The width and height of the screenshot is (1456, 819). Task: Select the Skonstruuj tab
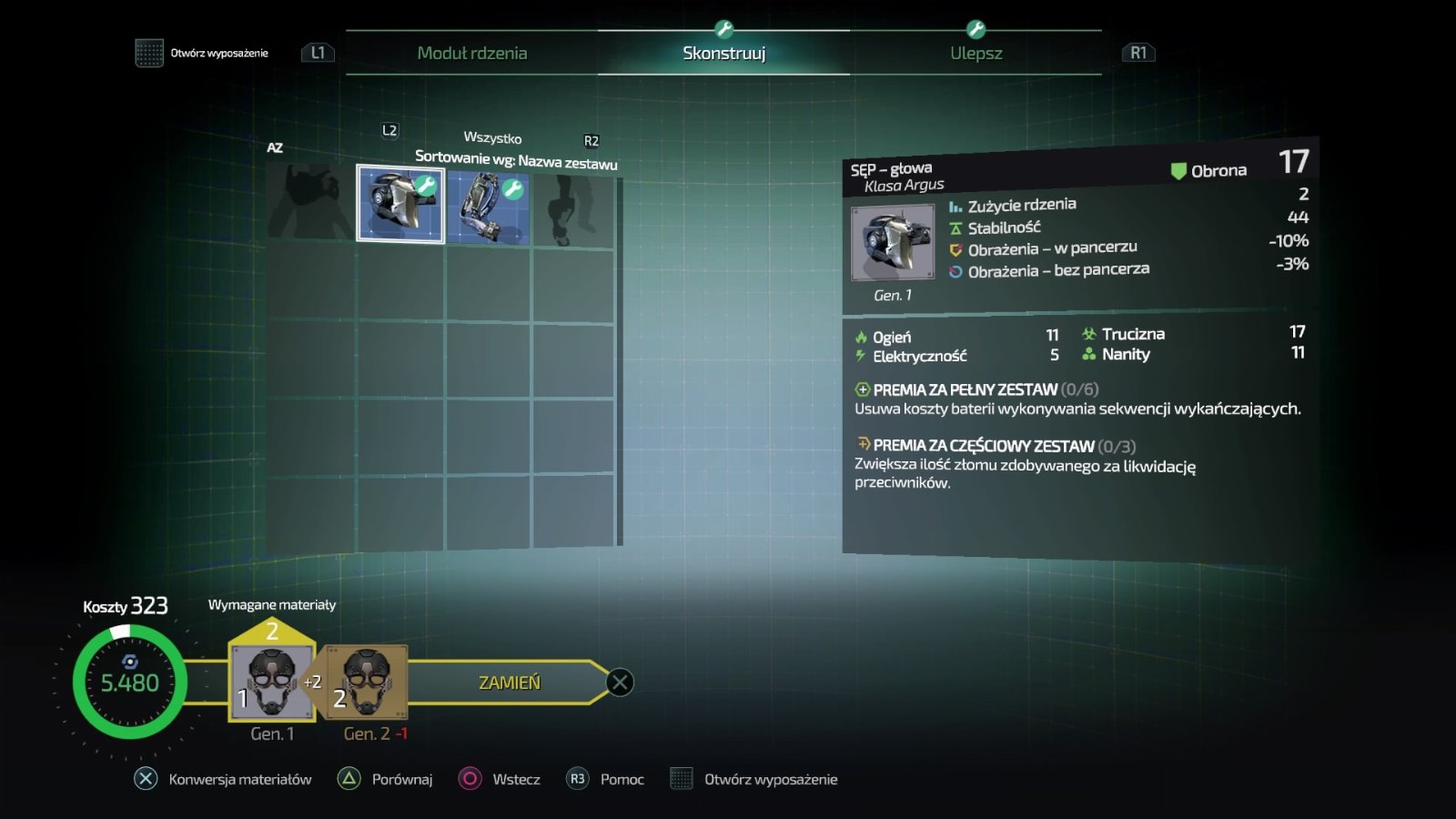tap(723, 53)
